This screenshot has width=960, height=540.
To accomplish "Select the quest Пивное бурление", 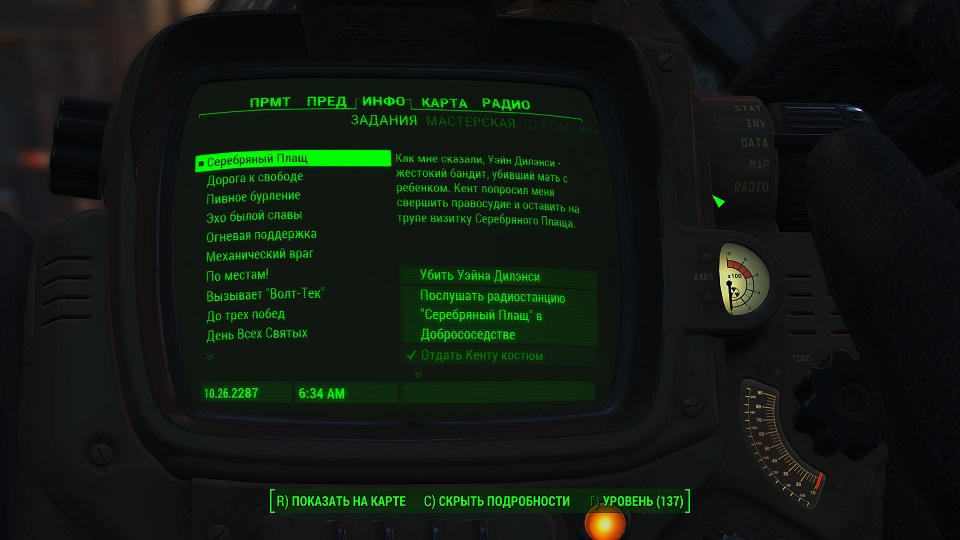I will (253, 197).
